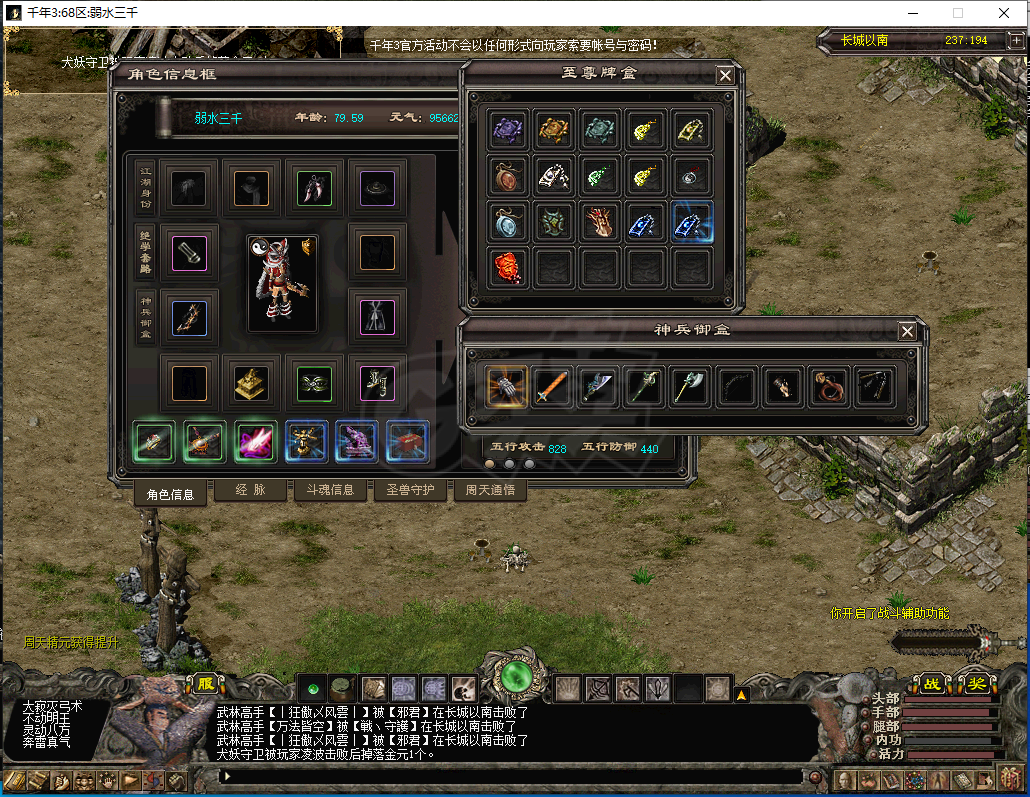Viewport: 1030px width, 797px height.
Task: Switch to the 经脉 tab
Action: [249, 490]
